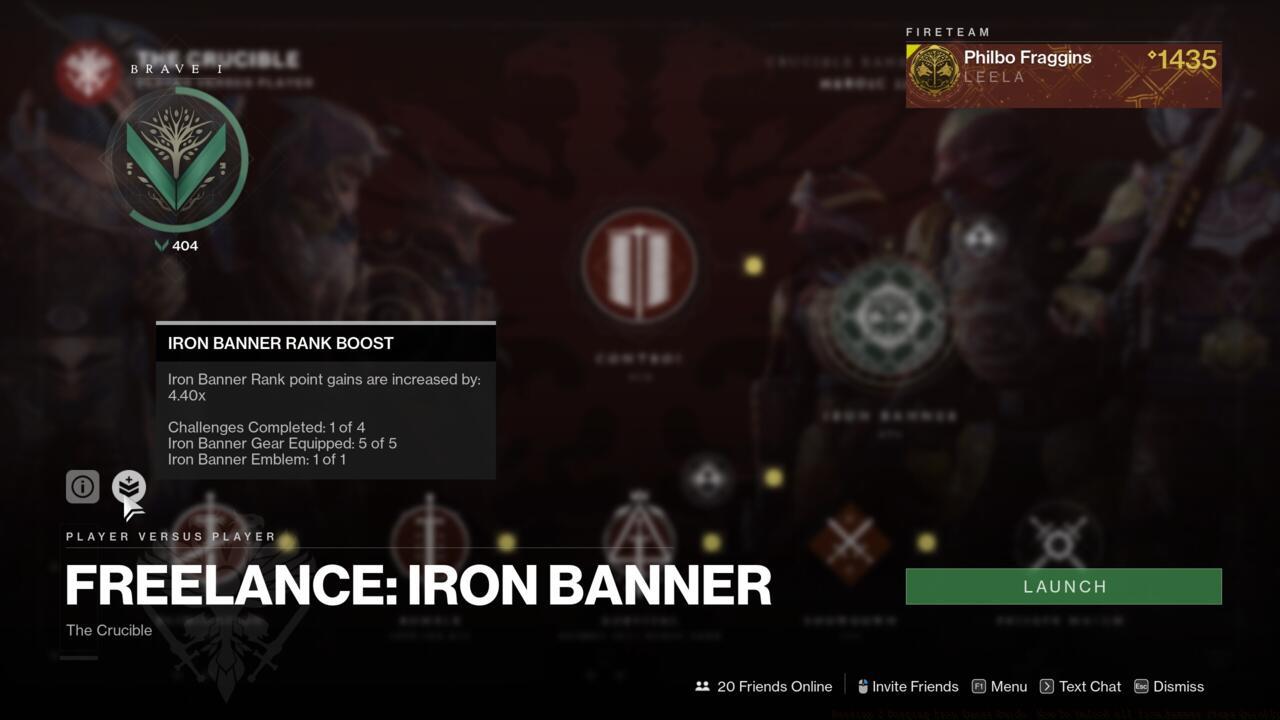Click the rank boost reward icon beside info
This screenshot has height=720, width=1280.
coord(128,487)
